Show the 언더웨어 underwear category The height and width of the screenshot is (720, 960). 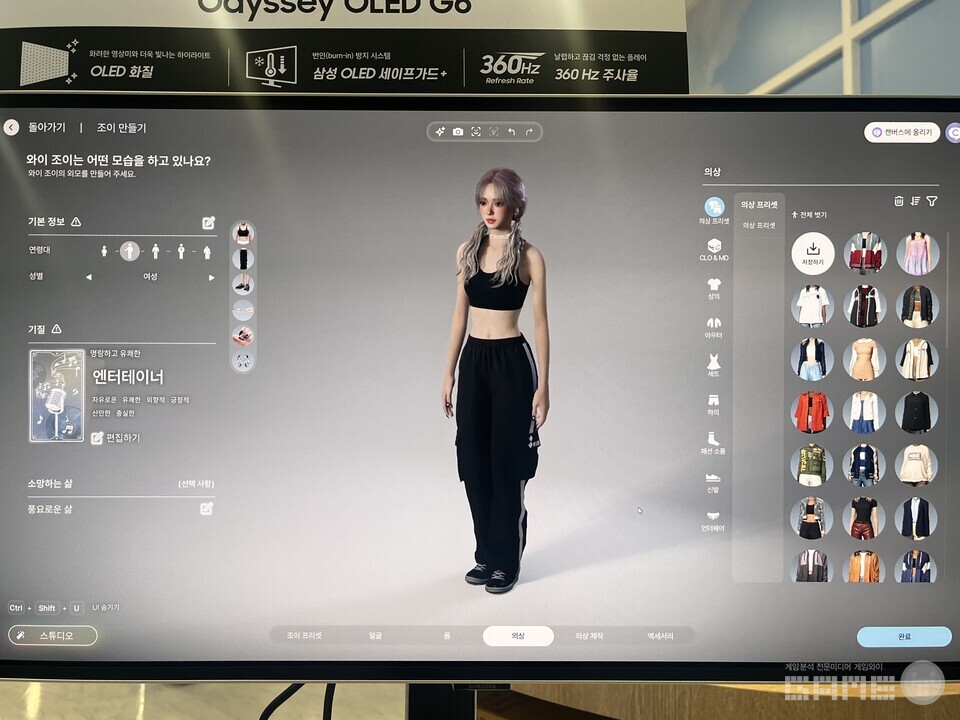[713, 520]
